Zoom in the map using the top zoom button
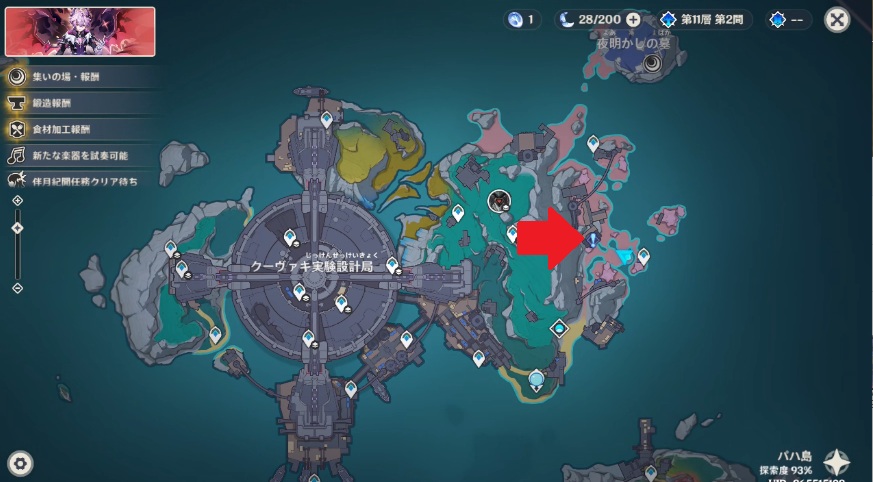 click(x=17, y=201)
